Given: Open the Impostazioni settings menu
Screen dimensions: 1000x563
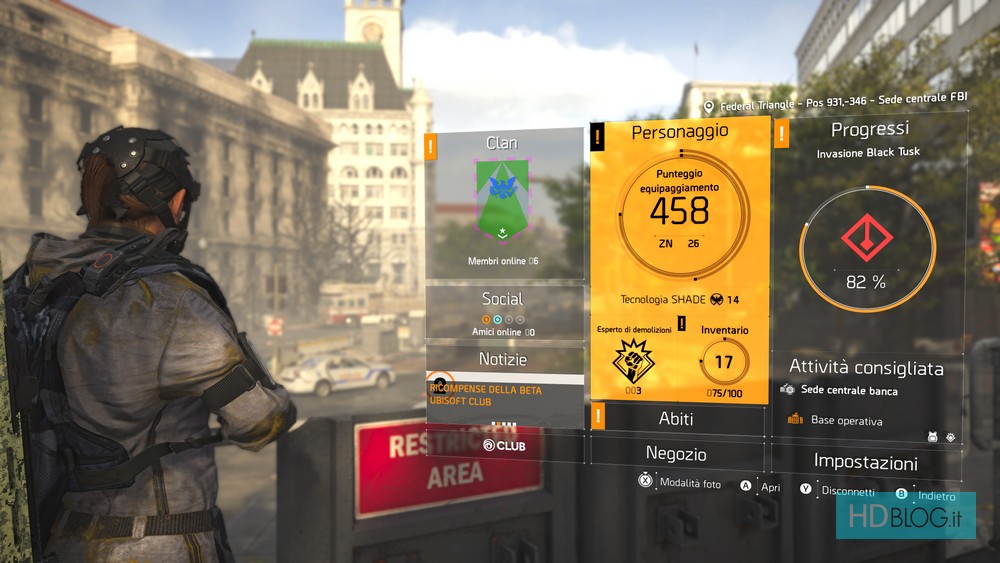Looking at the screenshot, I should pos(865,462).
